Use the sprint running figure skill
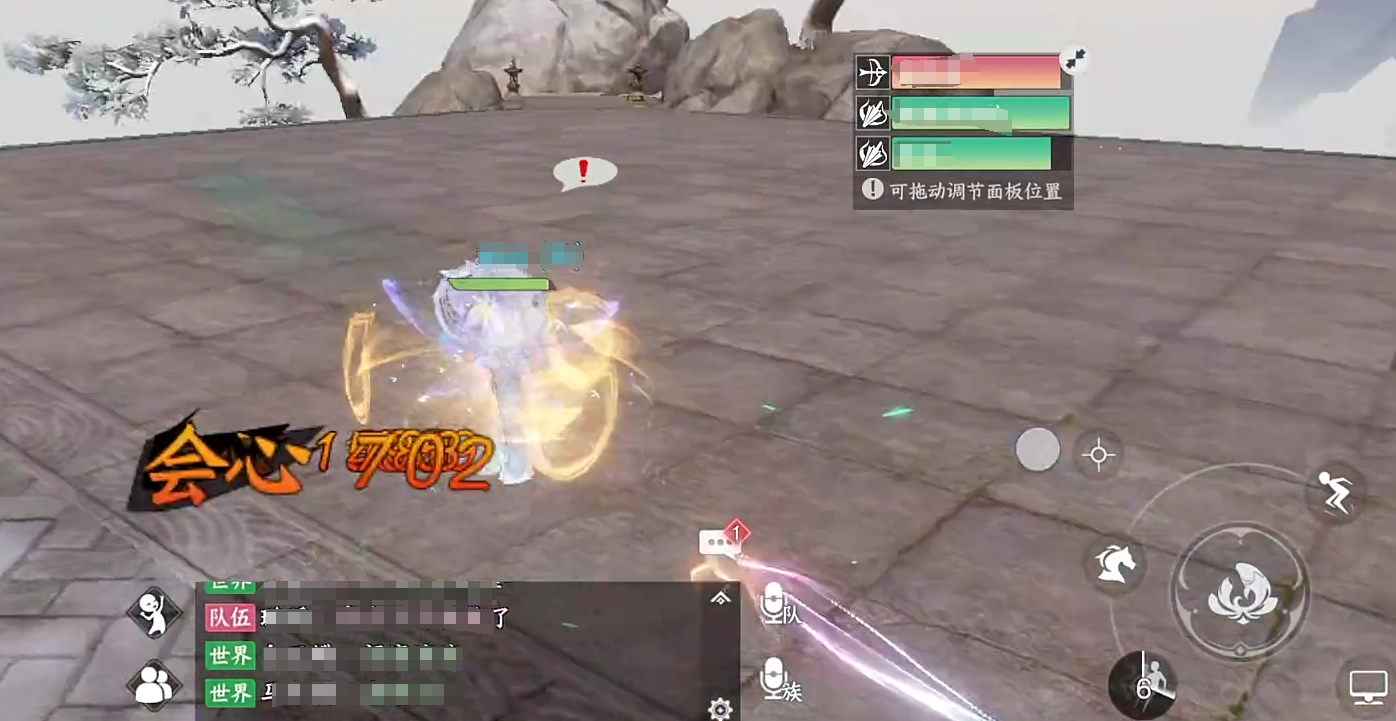 coord(1337,493)
